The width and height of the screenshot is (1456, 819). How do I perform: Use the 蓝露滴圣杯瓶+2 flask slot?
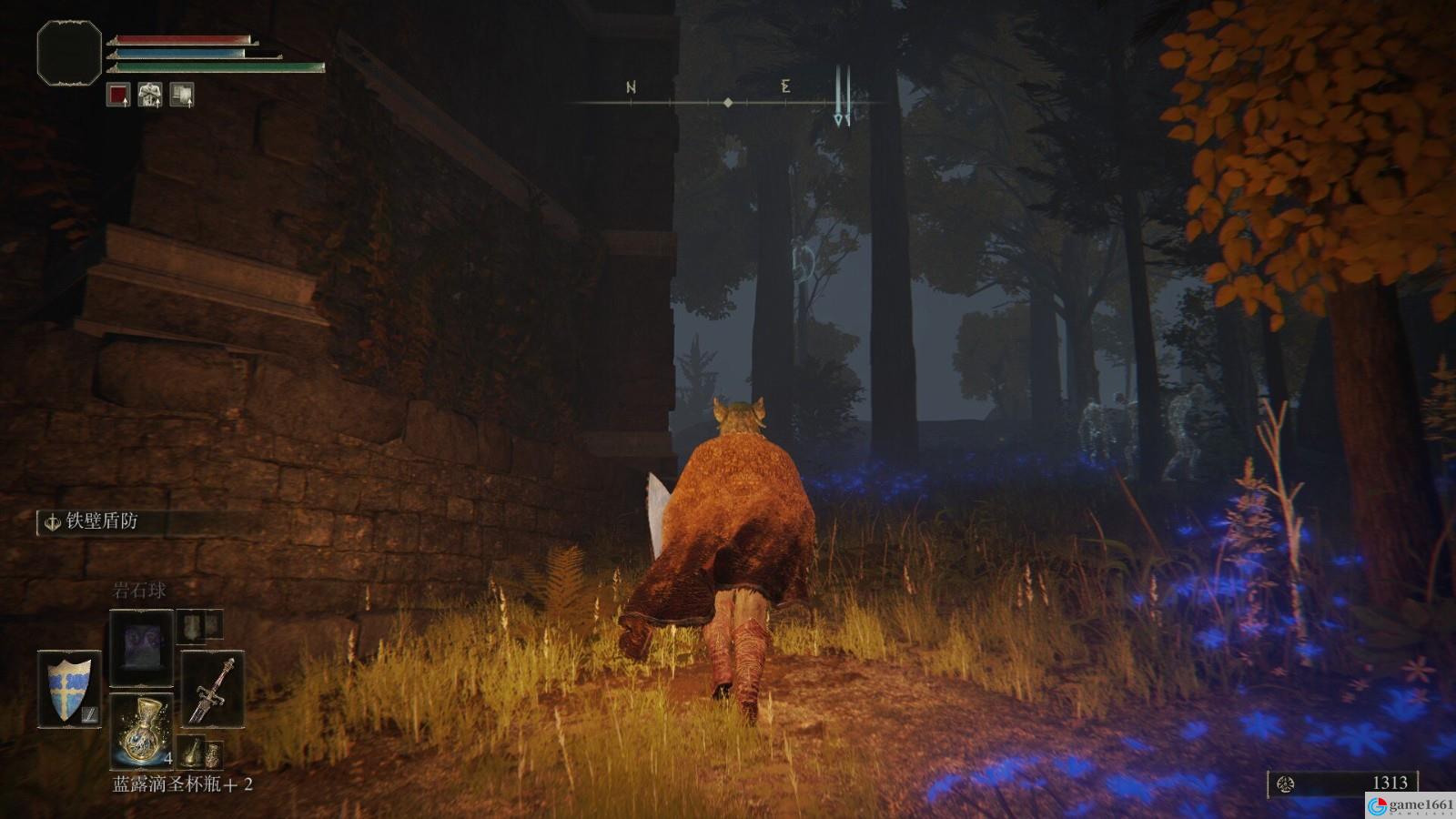(141, 731)
